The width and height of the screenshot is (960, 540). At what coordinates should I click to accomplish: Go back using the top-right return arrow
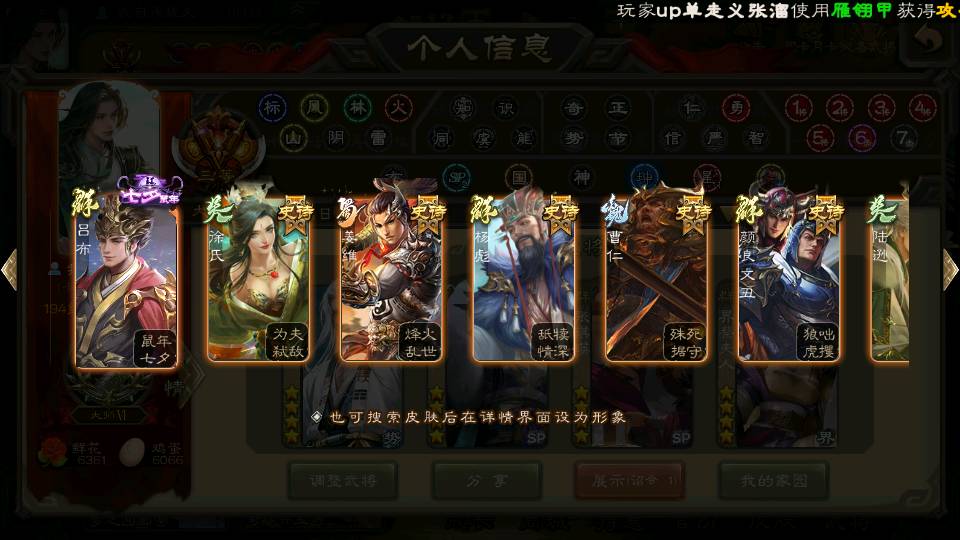point(929,40)
